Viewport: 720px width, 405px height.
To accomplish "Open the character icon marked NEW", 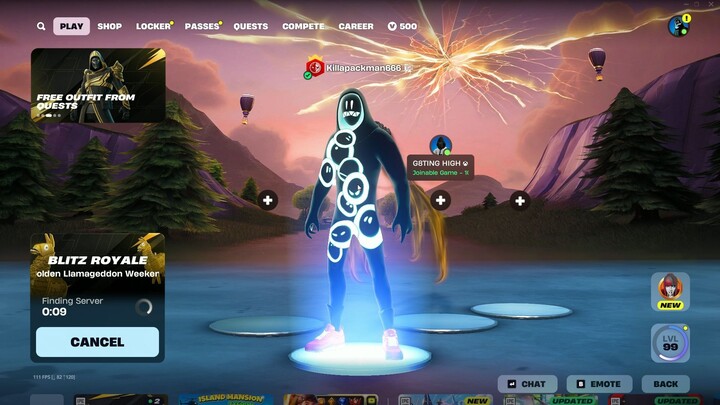I will pyautogui.click(x=669, y=291).
